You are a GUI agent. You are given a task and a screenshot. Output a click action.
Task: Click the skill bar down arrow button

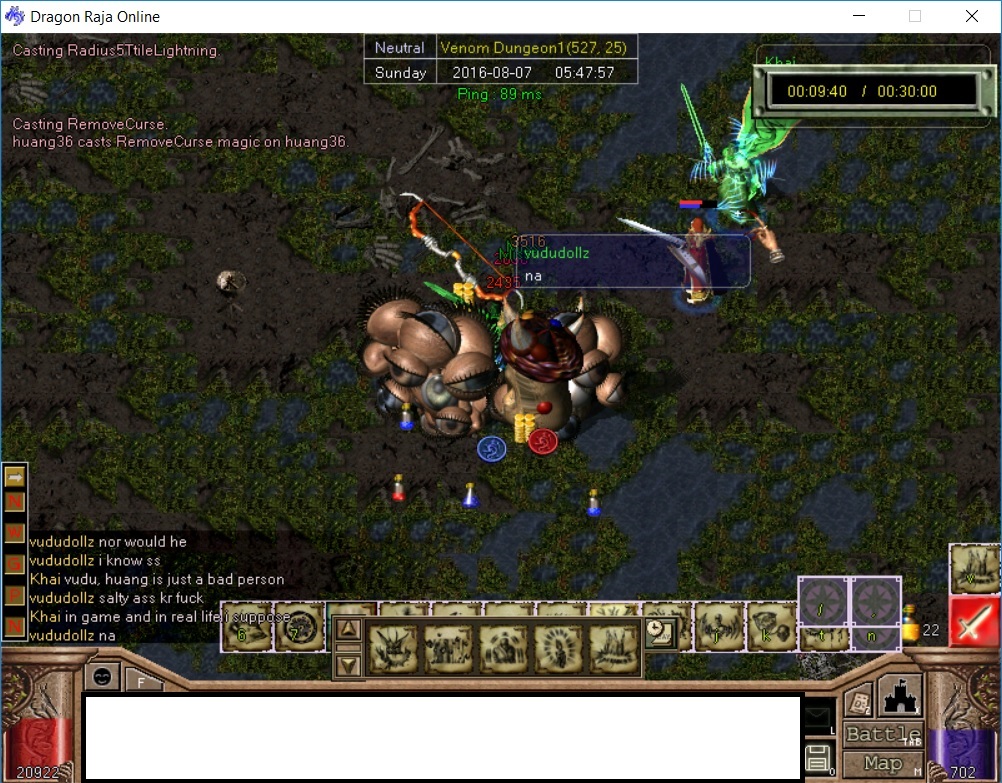tap(348, 664)
